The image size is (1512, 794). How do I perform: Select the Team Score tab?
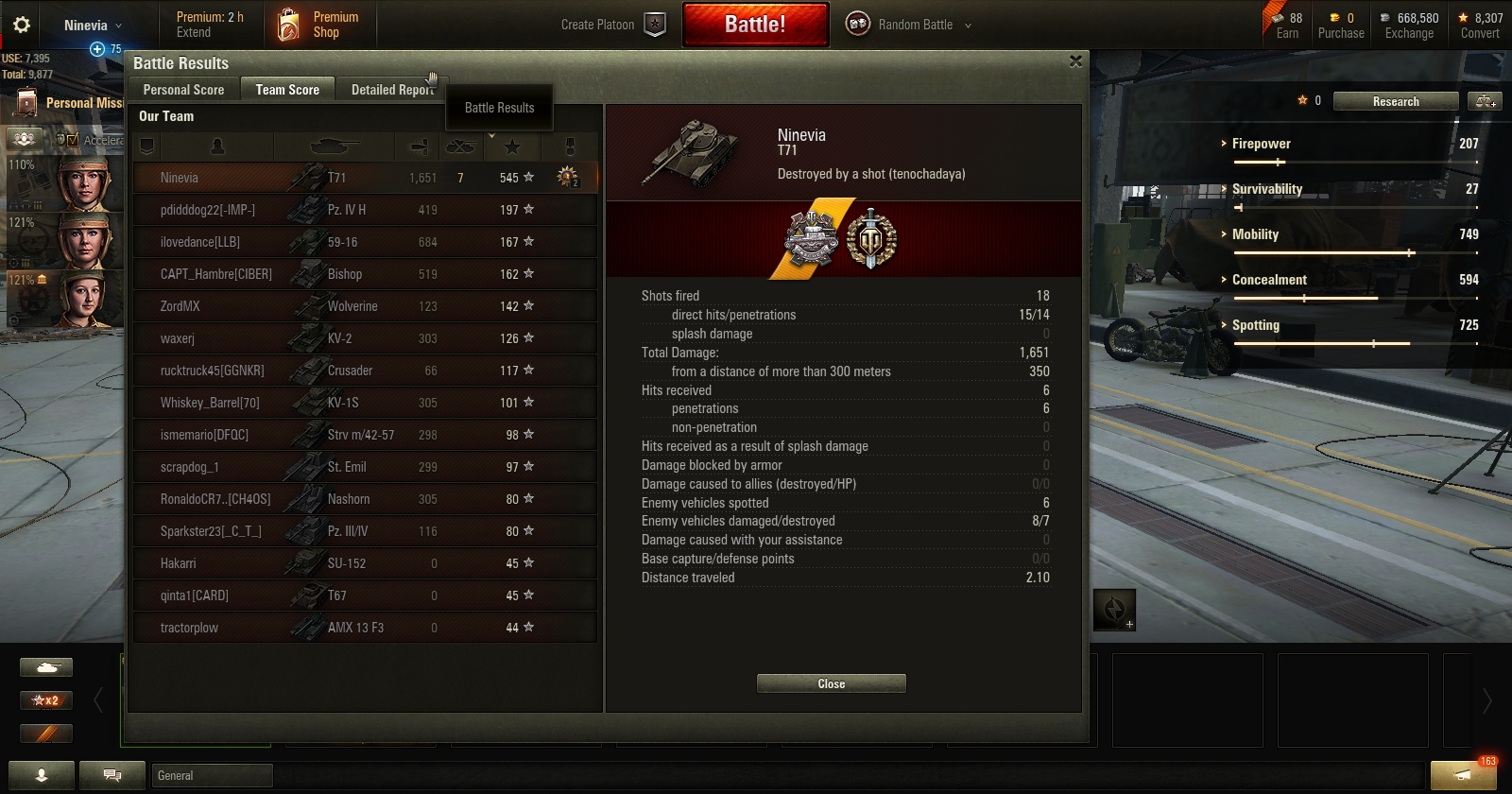287,90
